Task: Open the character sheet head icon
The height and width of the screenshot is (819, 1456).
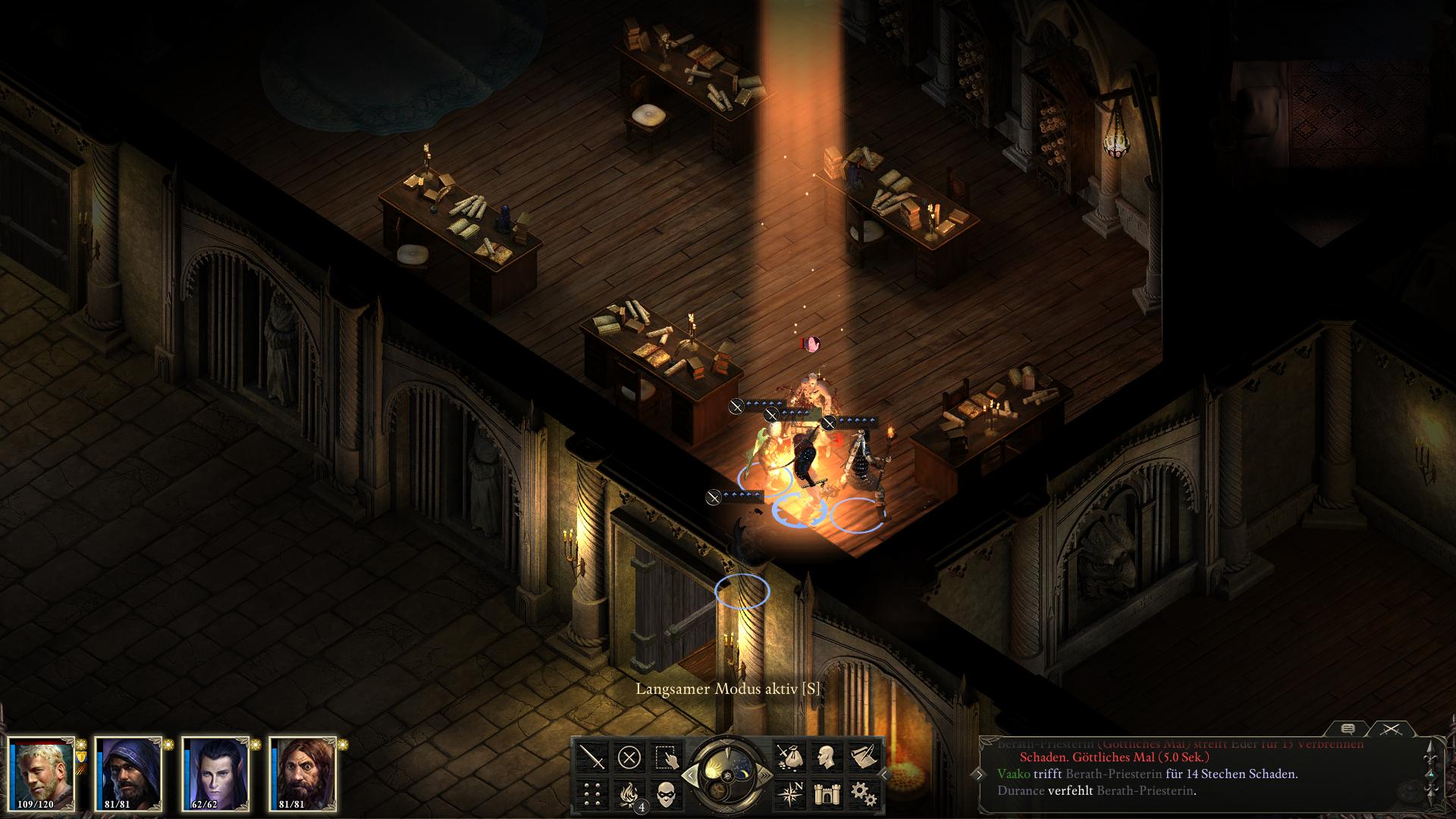Action: [x=826, y=757]
